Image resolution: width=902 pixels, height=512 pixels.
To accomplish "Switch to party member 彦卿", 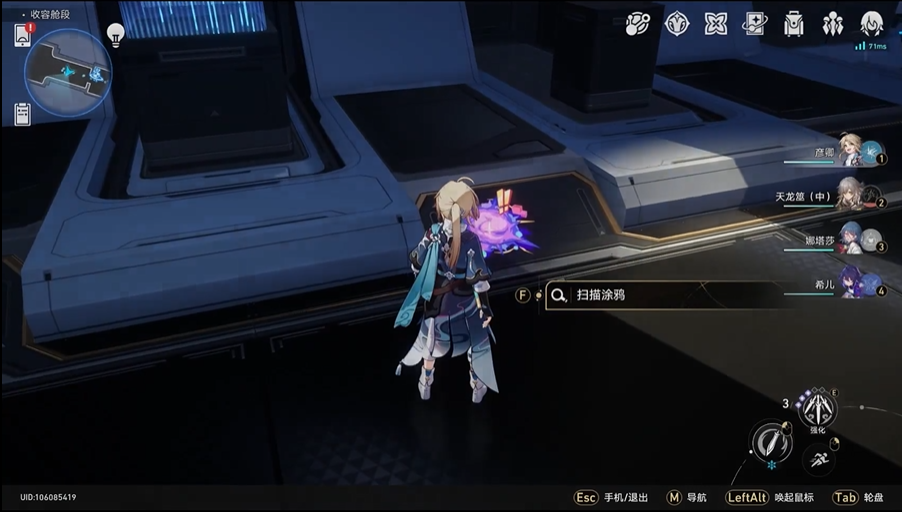I will pos(852,149).
